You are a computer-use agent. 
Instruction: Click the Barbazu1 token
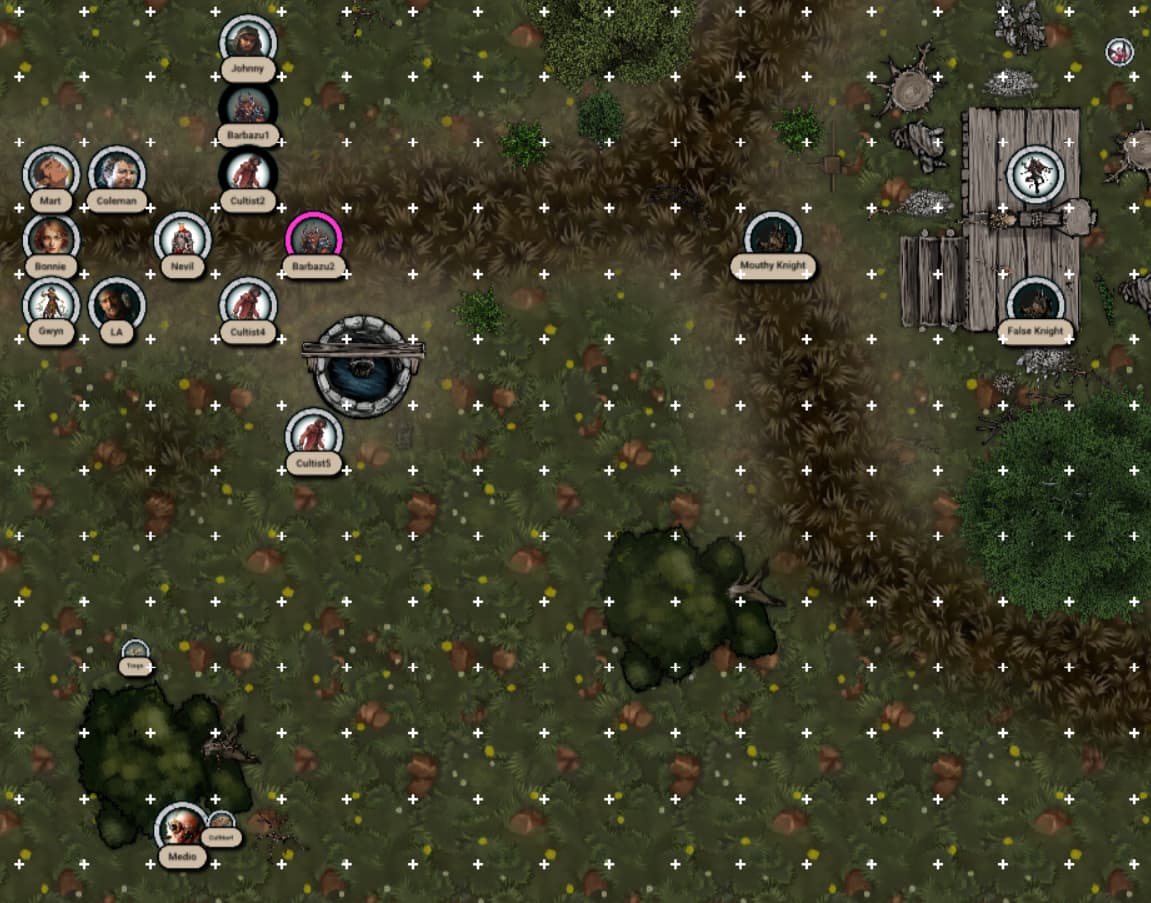click(x=248, y=107)
